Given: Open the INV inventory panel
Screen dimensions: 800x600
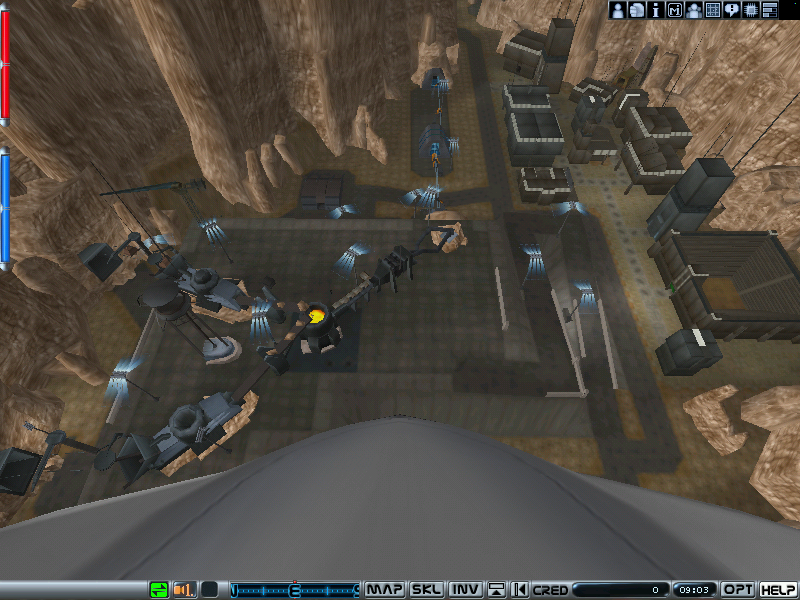Looking at the screenshot, I should (465, 590).
